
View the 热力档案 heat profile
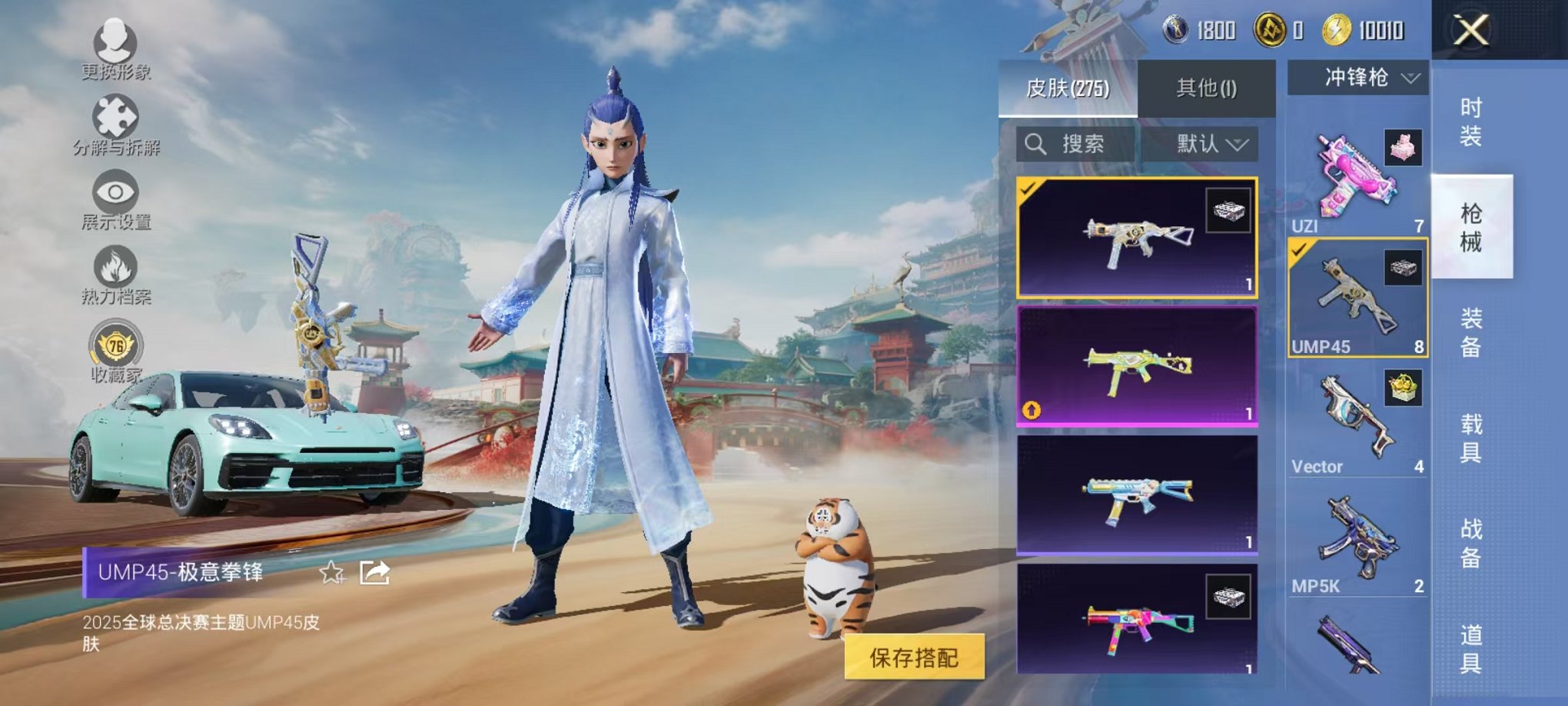coord(114,273)
